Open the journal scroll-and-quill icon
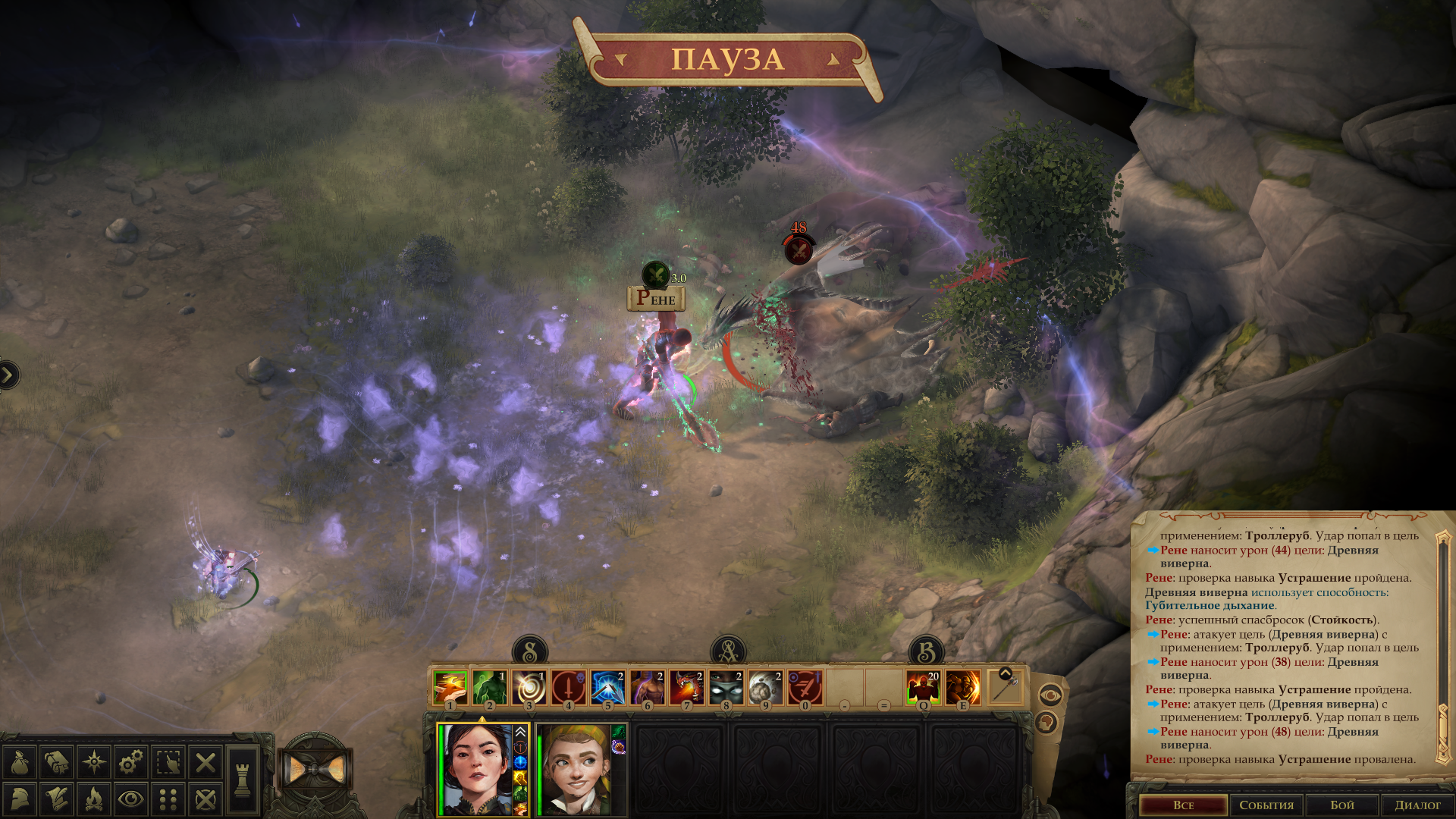The width and height of the screenshot is (1456, 819). [57, 799]
